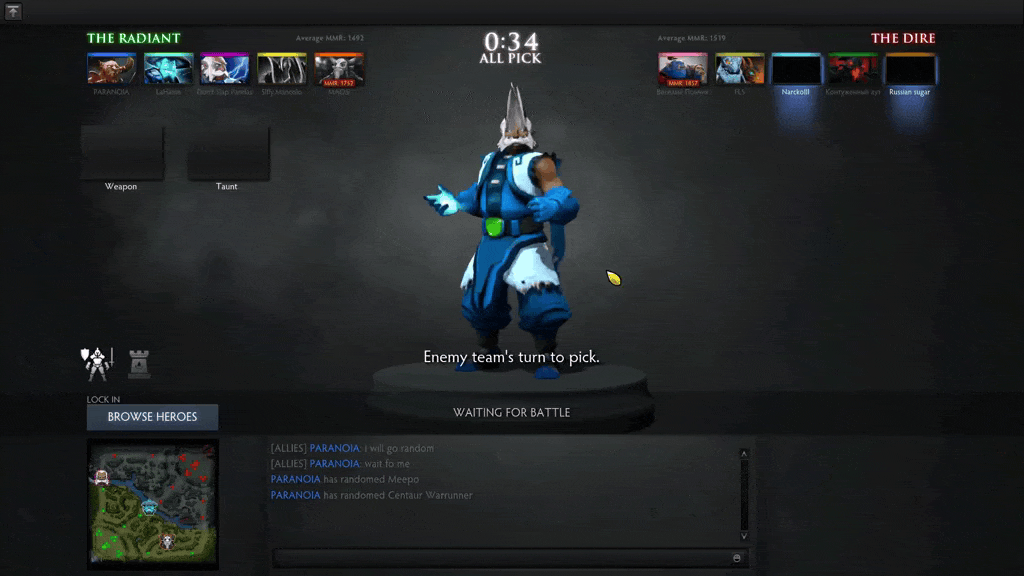Select Russian sugar's empty Dire hero slot
The image size is (1024, 576).
point(910,69)
